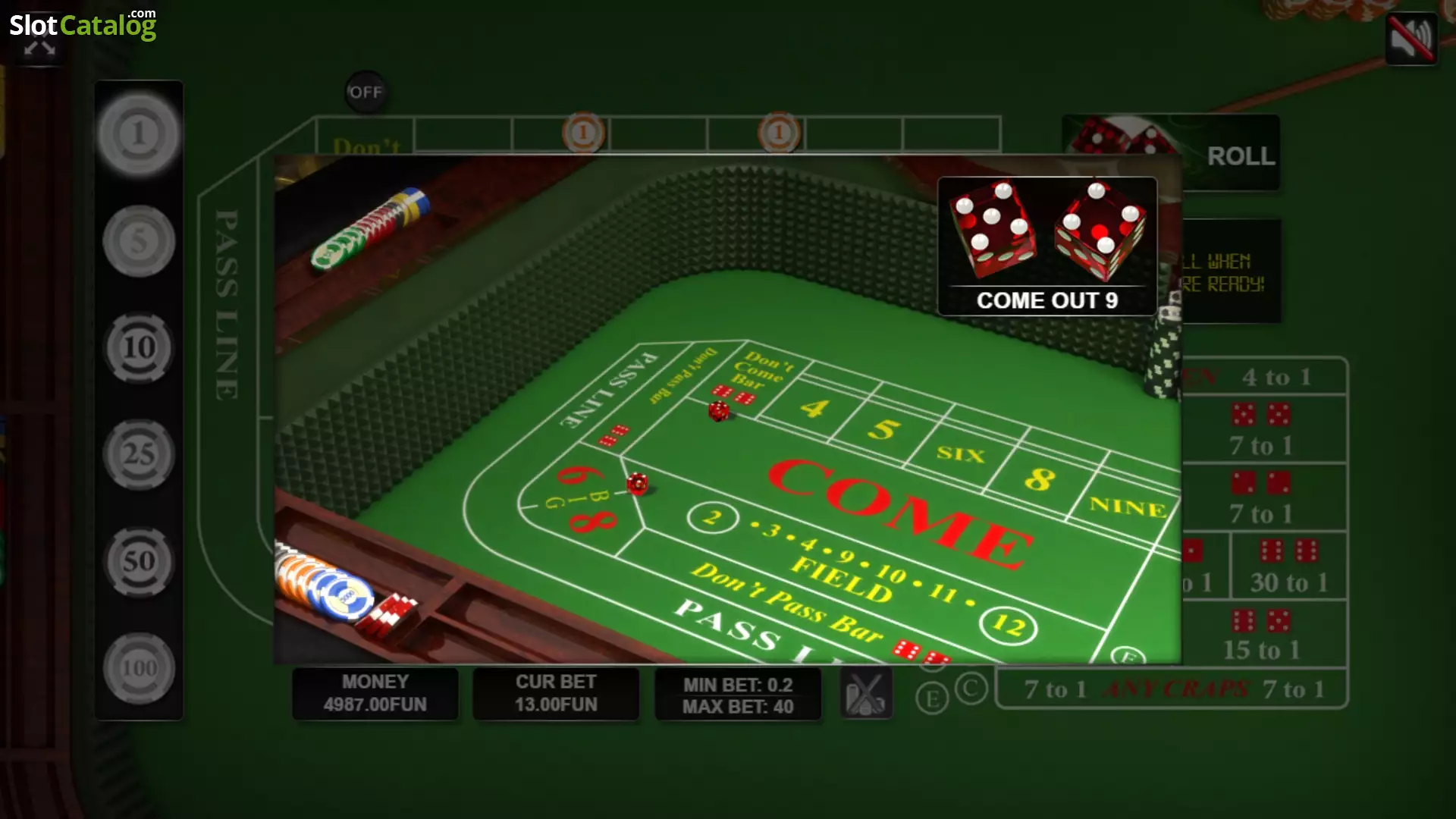1456x819 pixels.
Task: Pick the 100 value chip
Action: (138, 669)
